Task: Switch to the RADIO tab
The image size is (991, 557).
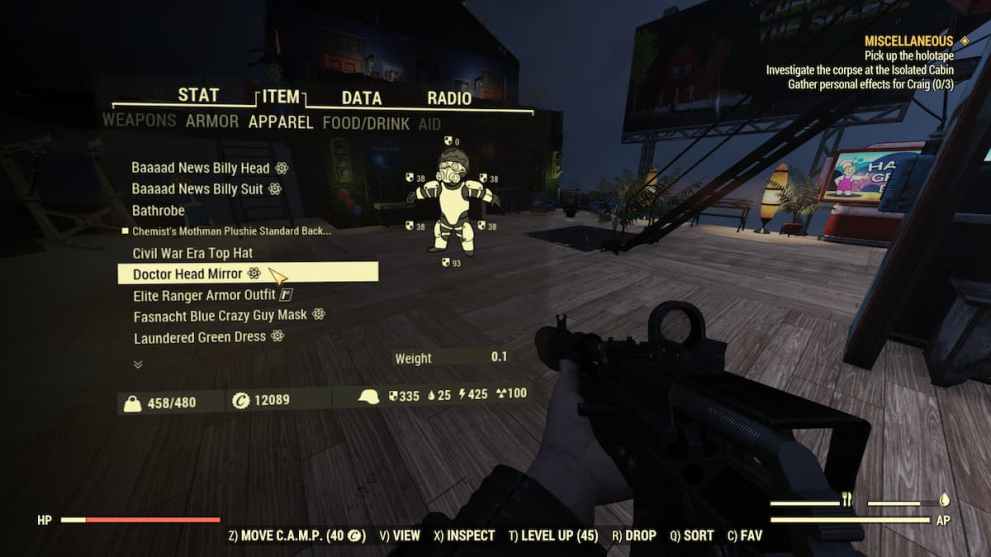Action: point(449,98)
